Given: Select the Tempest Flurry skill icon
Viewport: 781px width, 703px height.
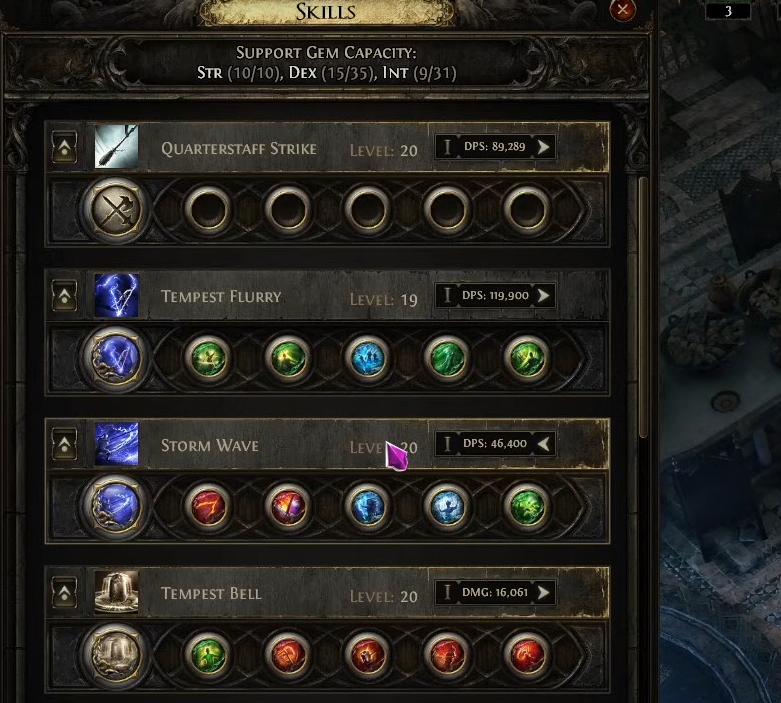Looking at the screenshot, I should tap(116, 296).
